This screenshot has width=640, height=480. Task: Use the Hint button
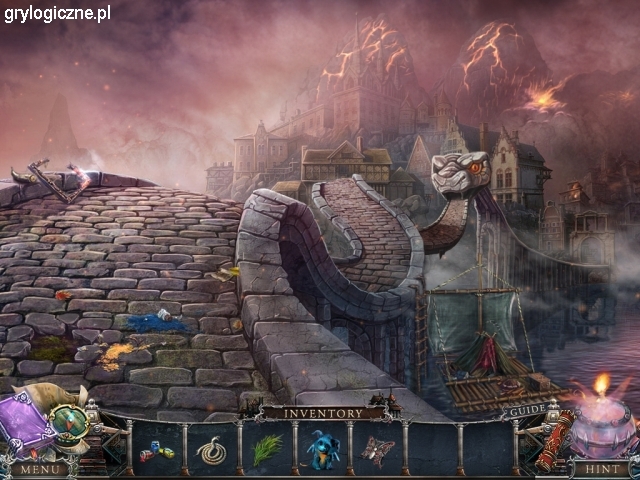pyautogui.click(x=600, y=468)
